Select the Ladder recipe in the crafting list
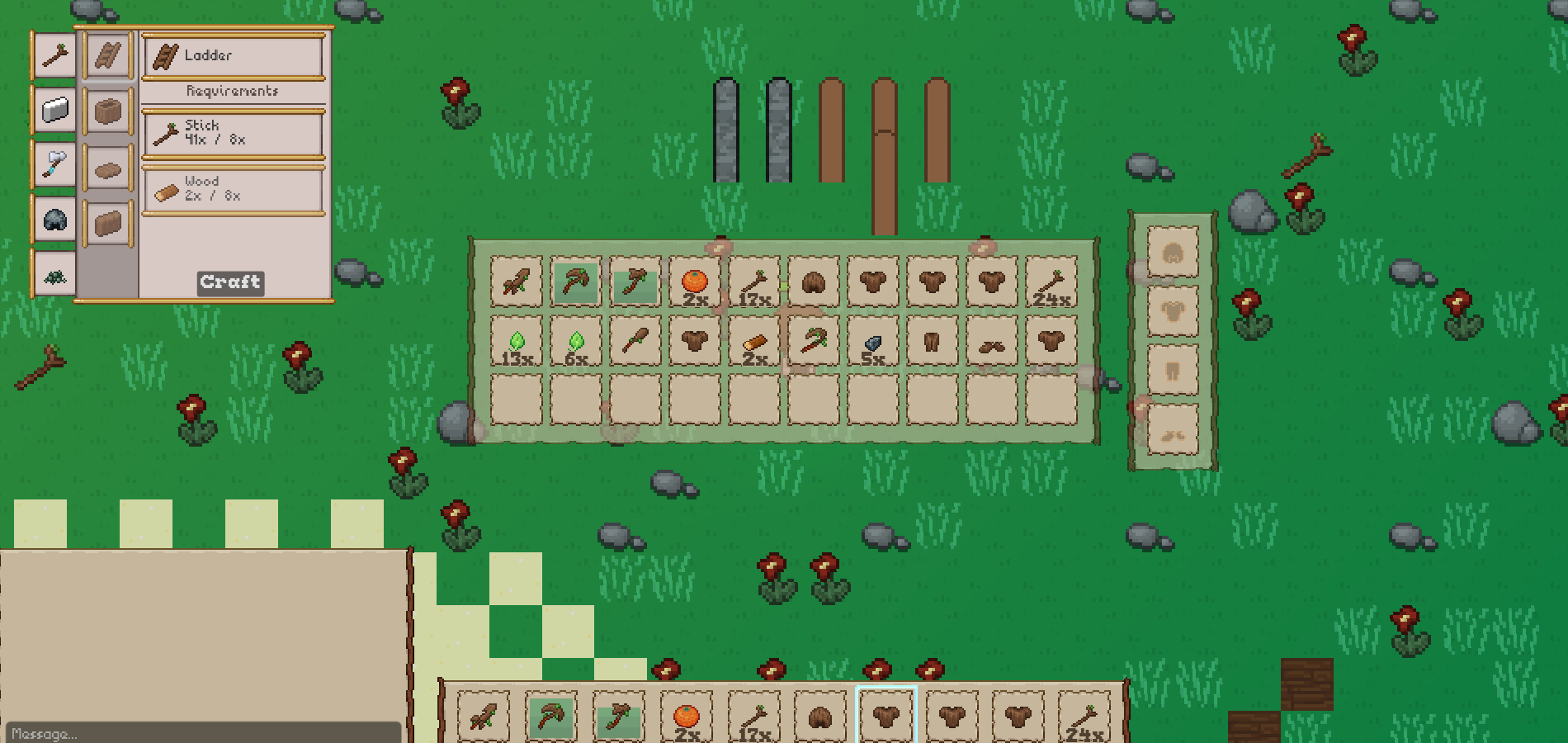Screen dimensions: 1568x743 click(108, 56)
